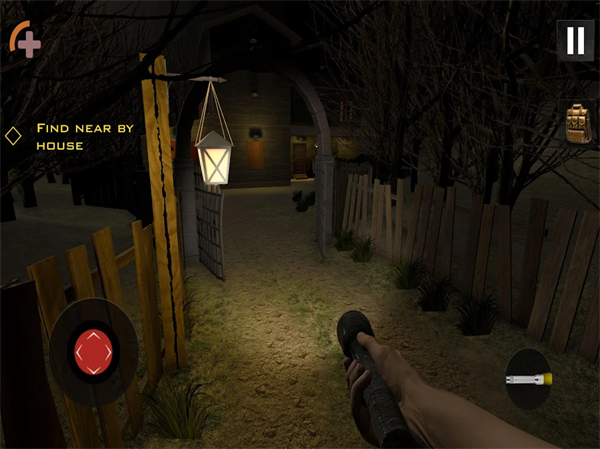Image resolution: width=600 pixels, height=449 pixels.
Task: Toggle the flashlight button
Action: pos(527,379)
